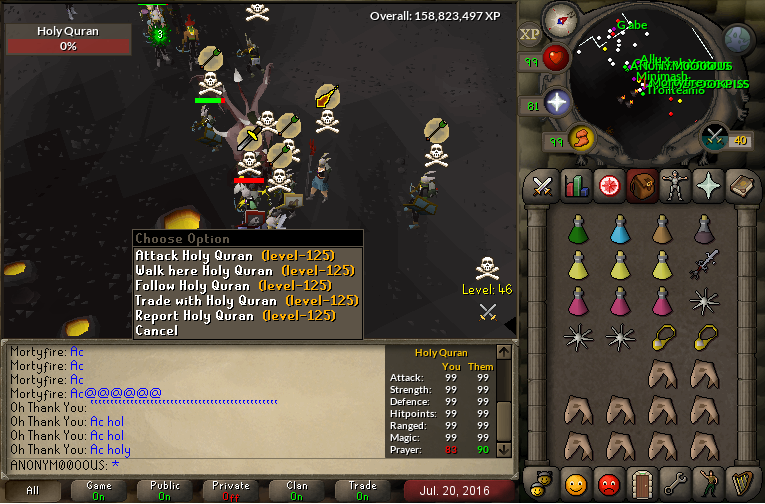Select the green potion in inventory
Viewport: 765px width, 504px height.
[578, 228]
